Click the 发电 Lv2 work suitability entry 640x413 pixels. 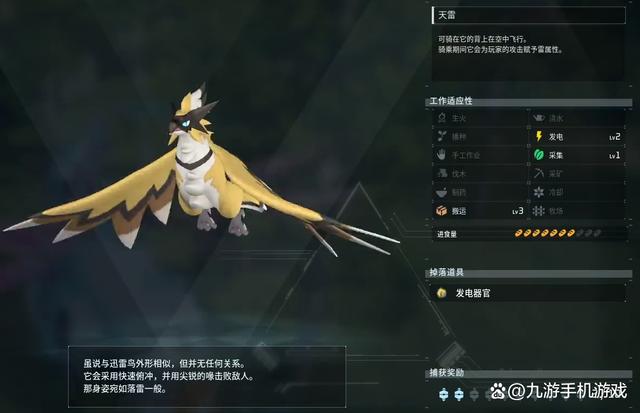coord(577,136)
